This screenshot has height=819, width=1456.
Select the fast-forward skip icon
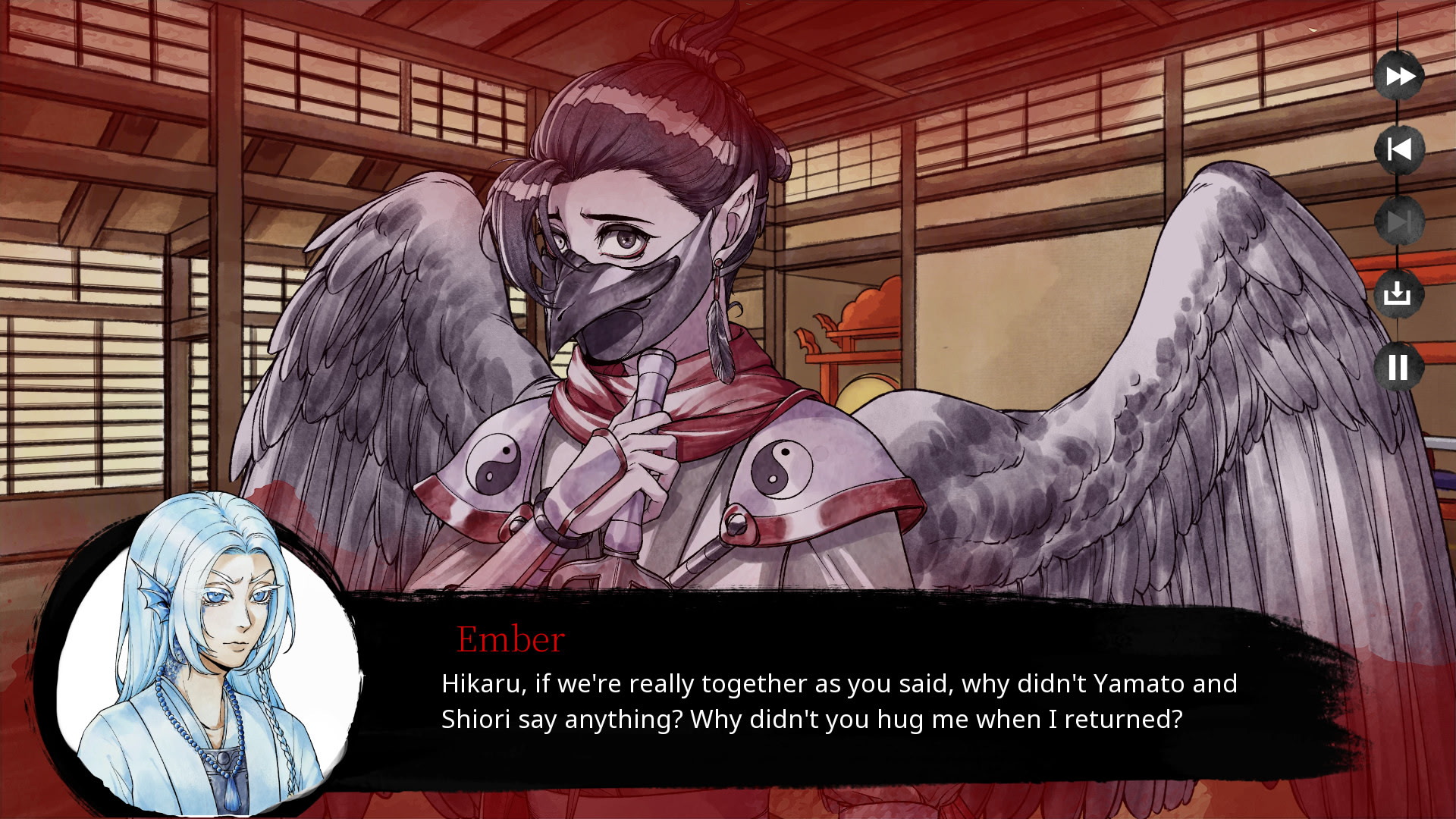pos(1398,76)
